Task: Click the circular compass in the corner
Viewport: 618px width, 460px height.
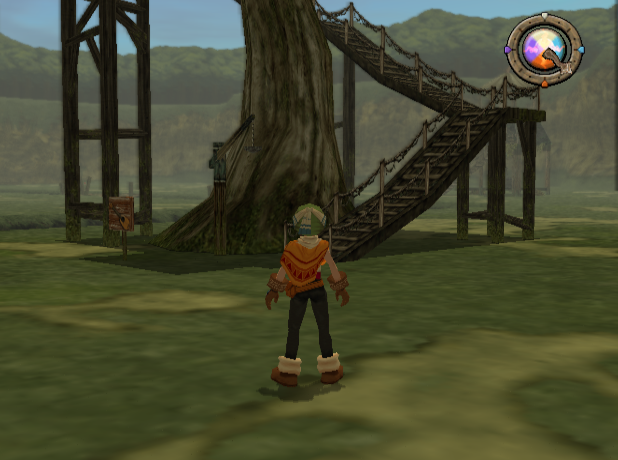Action: (x=544, y=48)
